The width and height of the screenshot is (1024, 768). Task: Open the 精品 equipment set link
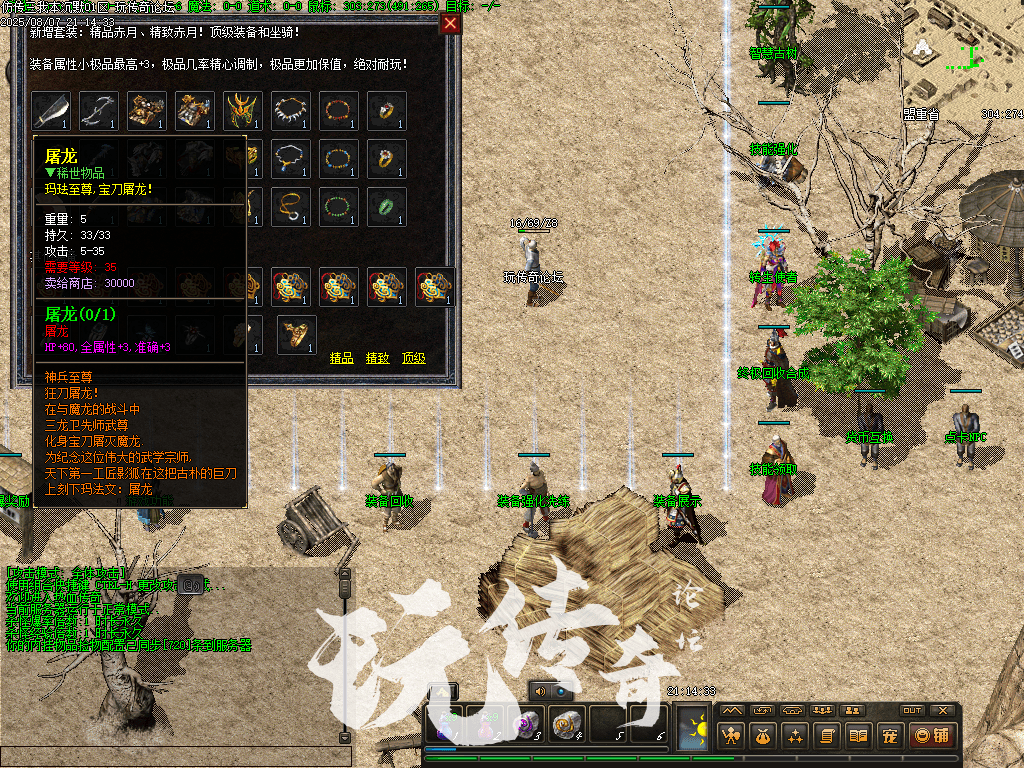pyautogui.click(x=341, y=357)
